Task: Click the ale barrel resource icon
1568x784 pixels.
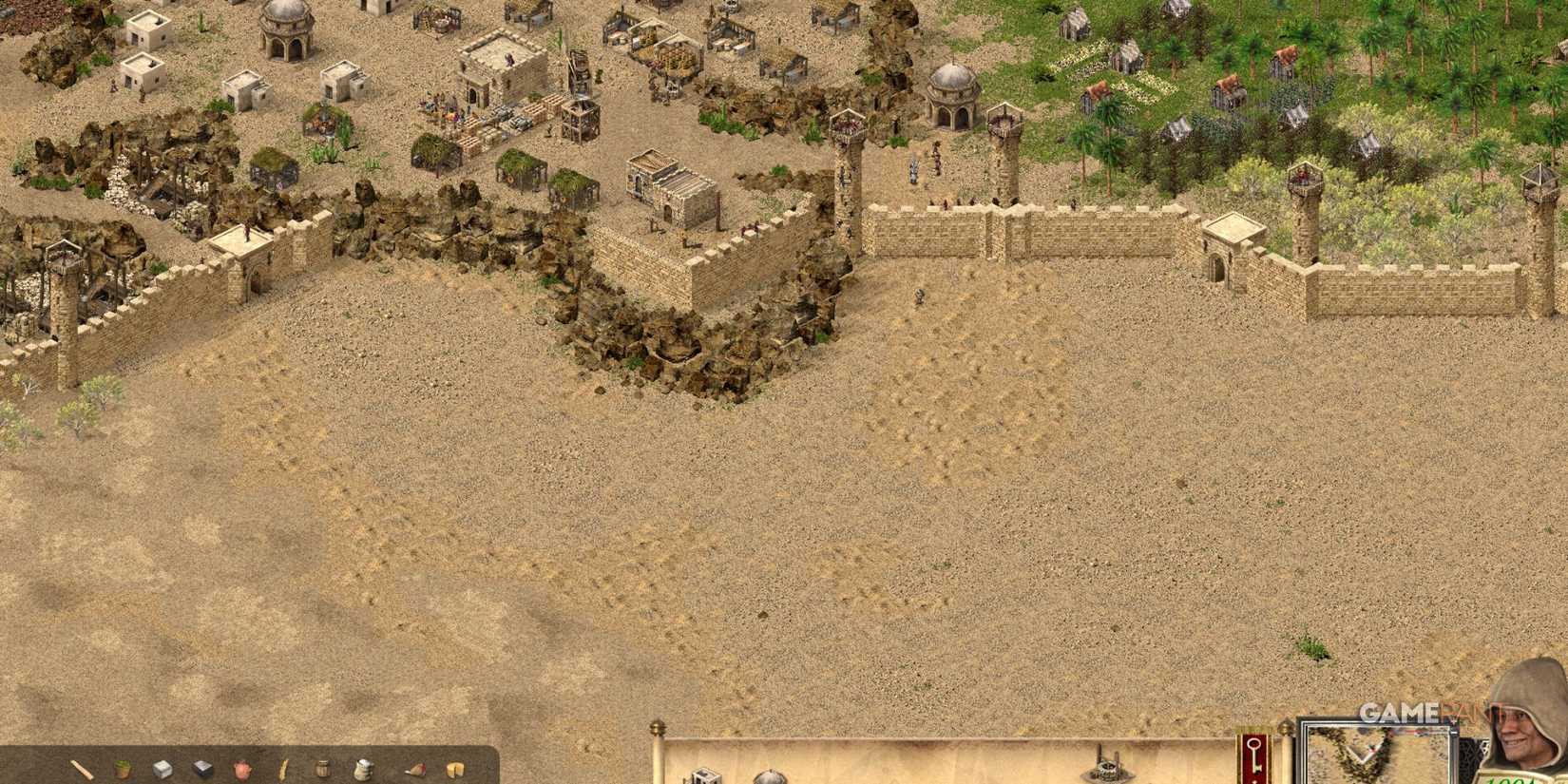Action: pos(321,768)
